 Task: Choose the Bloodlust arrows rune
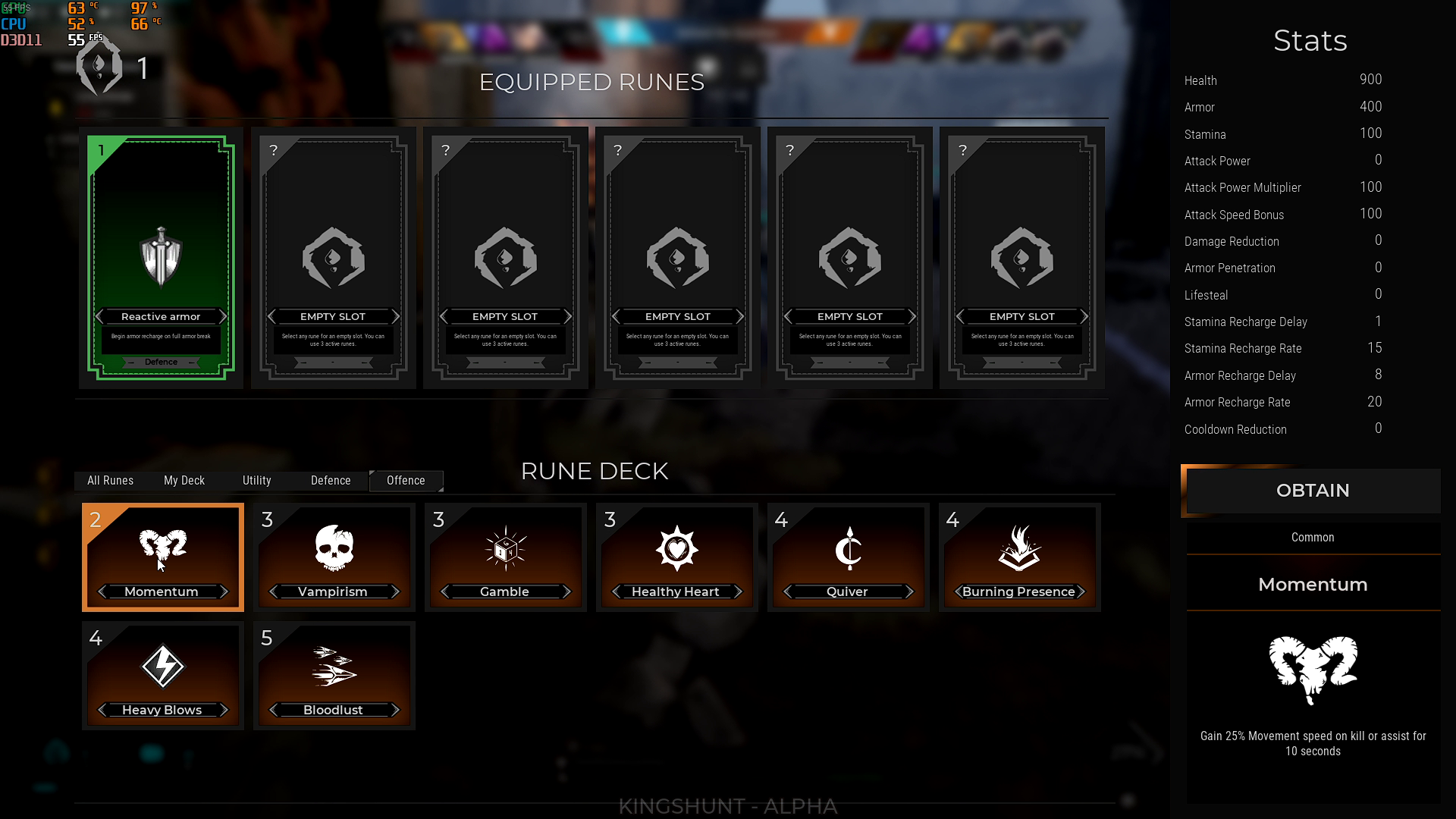[334, 675]
